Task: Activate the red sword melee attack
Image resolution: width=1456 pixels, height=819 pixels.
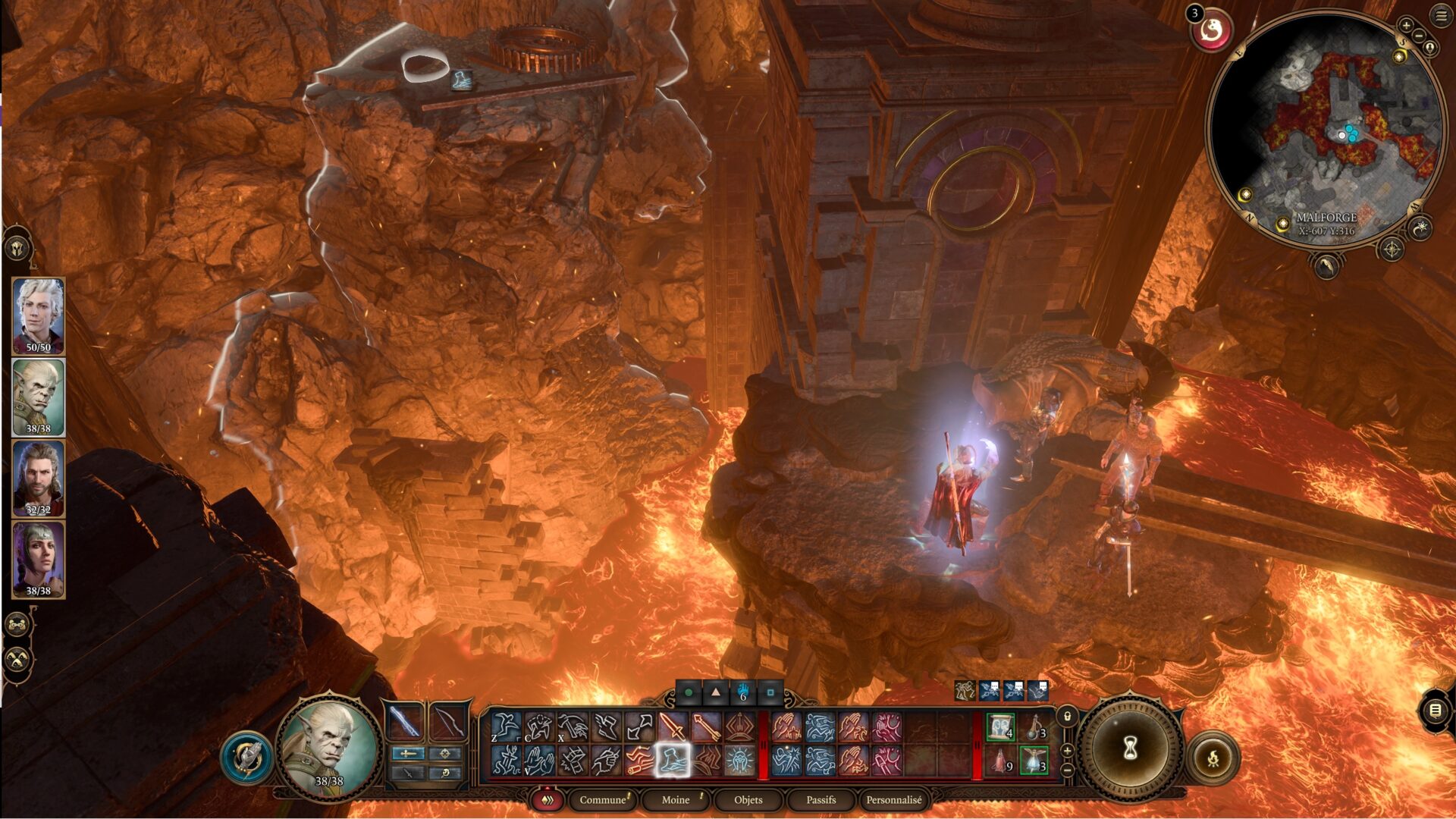Action: coord(672,727)
